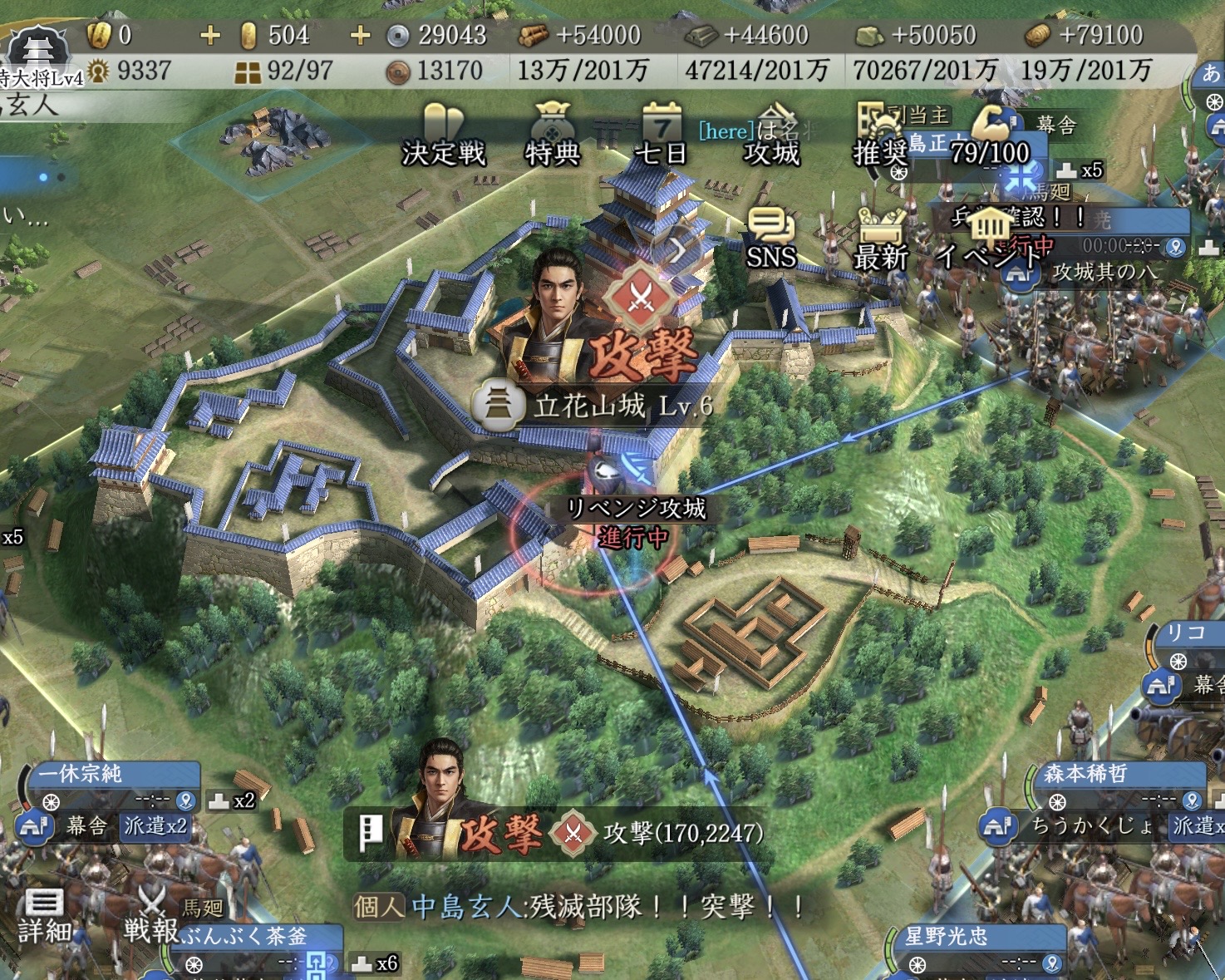Open the player castle avatar profile

point(38,52)
